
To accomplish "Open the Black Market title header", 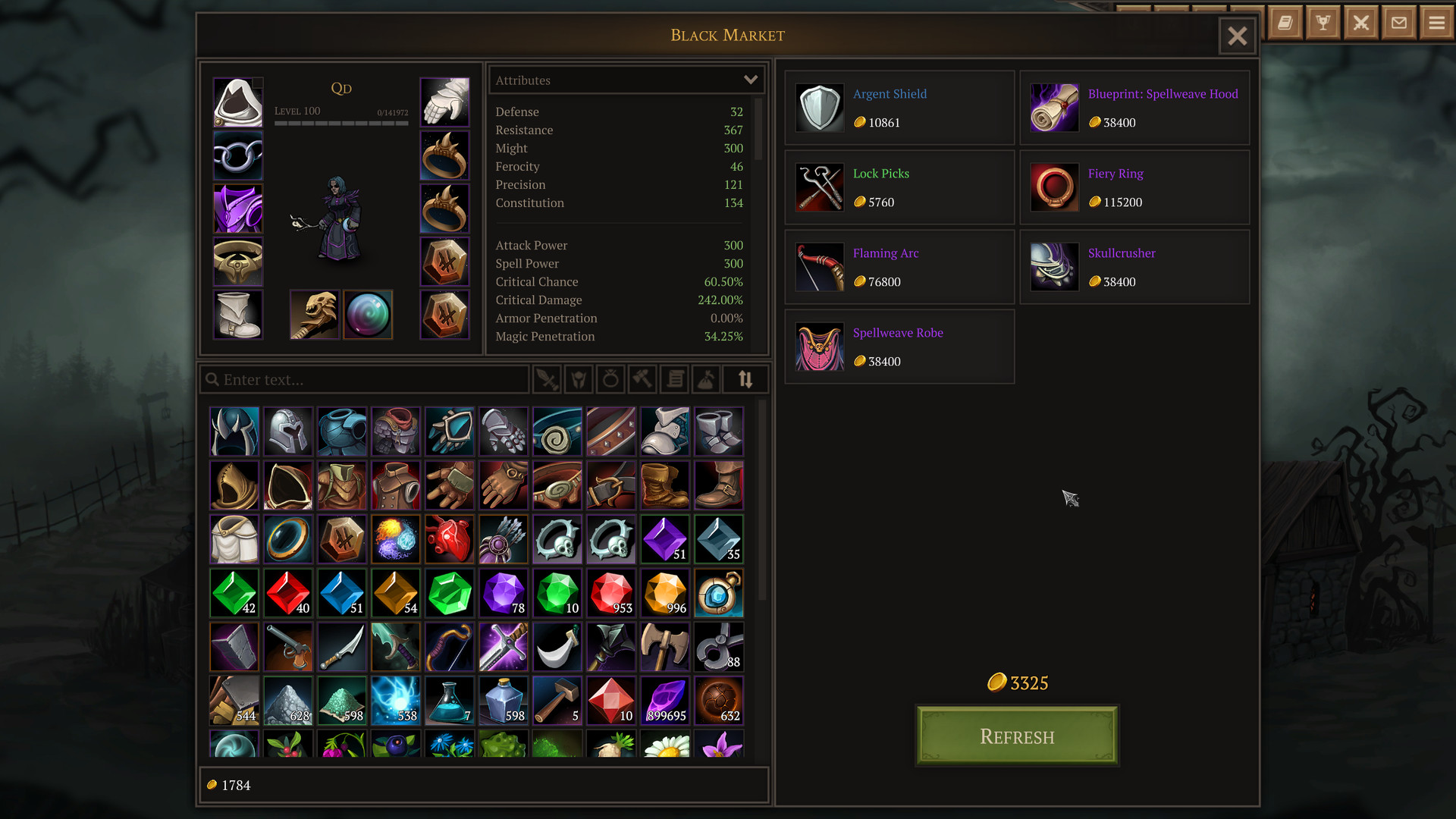I will 727,35.
